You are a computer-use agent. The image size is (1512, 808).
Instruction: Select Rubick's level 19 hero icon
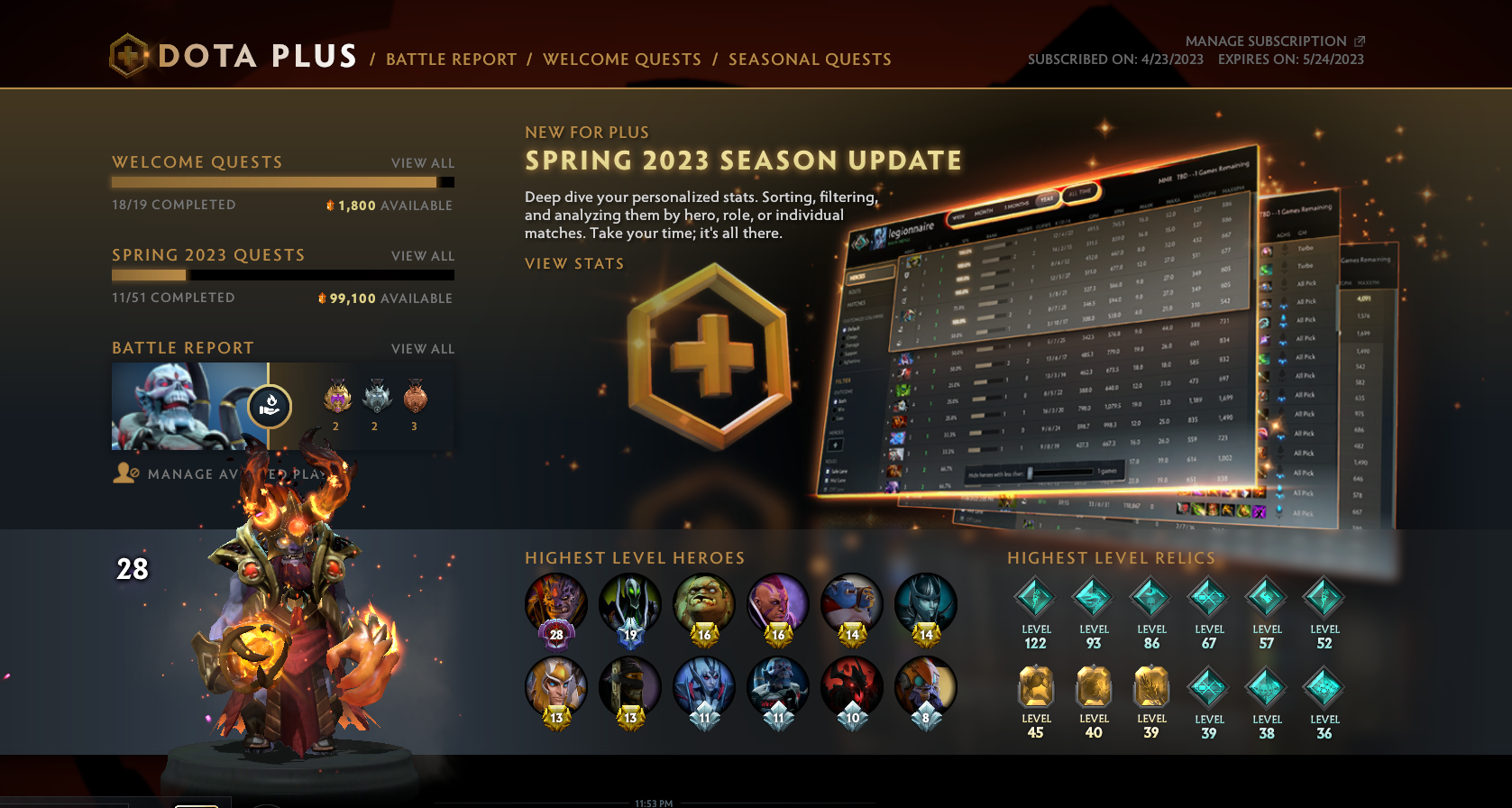click(629, 605)
